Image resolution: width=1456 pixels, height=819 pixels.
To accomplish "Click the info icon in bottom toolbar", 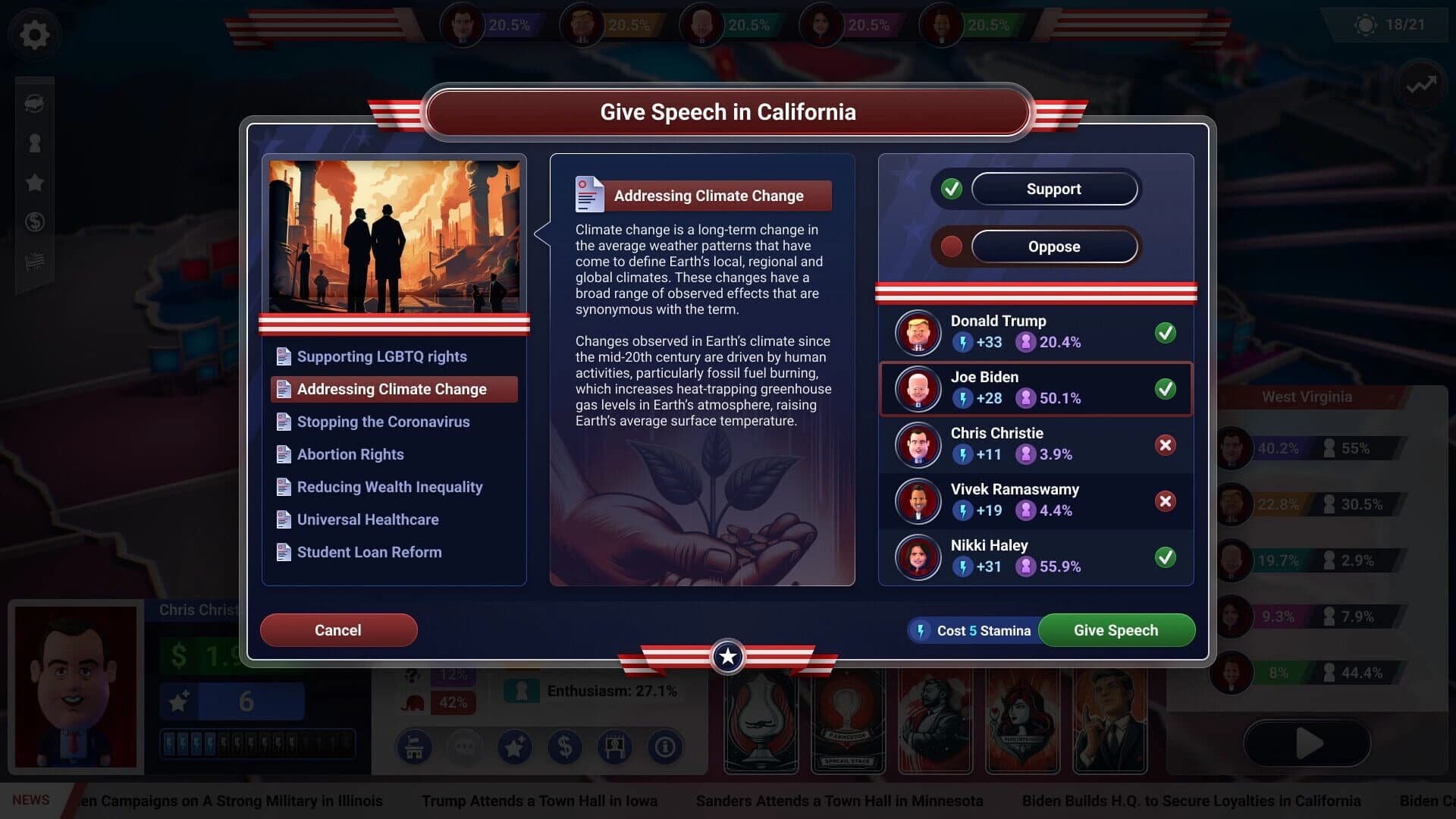I will [665, 747].
